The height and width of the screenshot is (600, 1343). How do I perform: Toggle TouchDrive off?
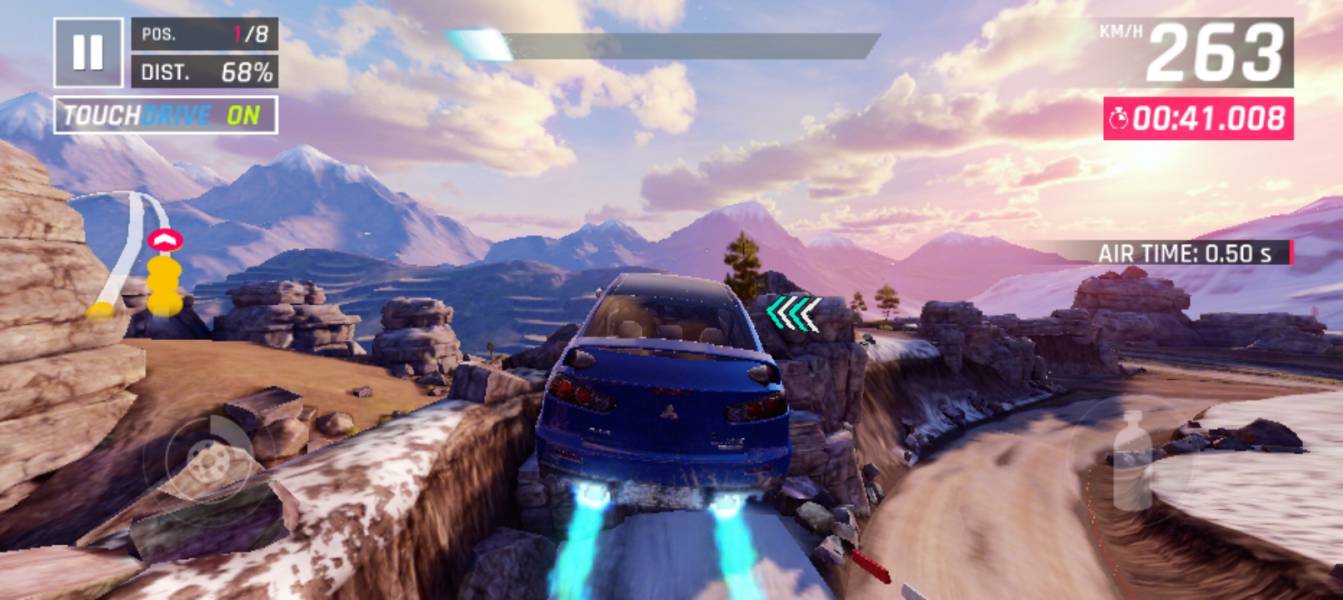[165, 115]
